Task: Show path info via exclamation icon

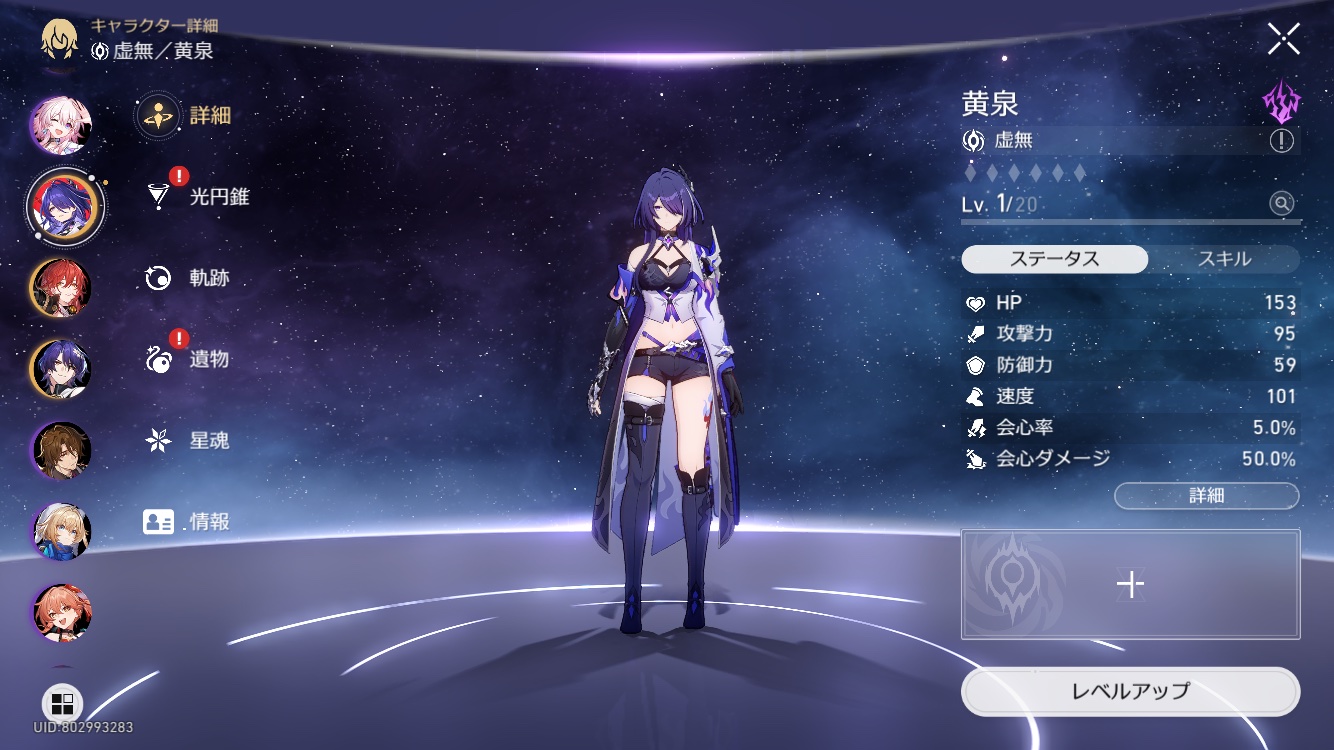Action: click(x=1281, y=141)
